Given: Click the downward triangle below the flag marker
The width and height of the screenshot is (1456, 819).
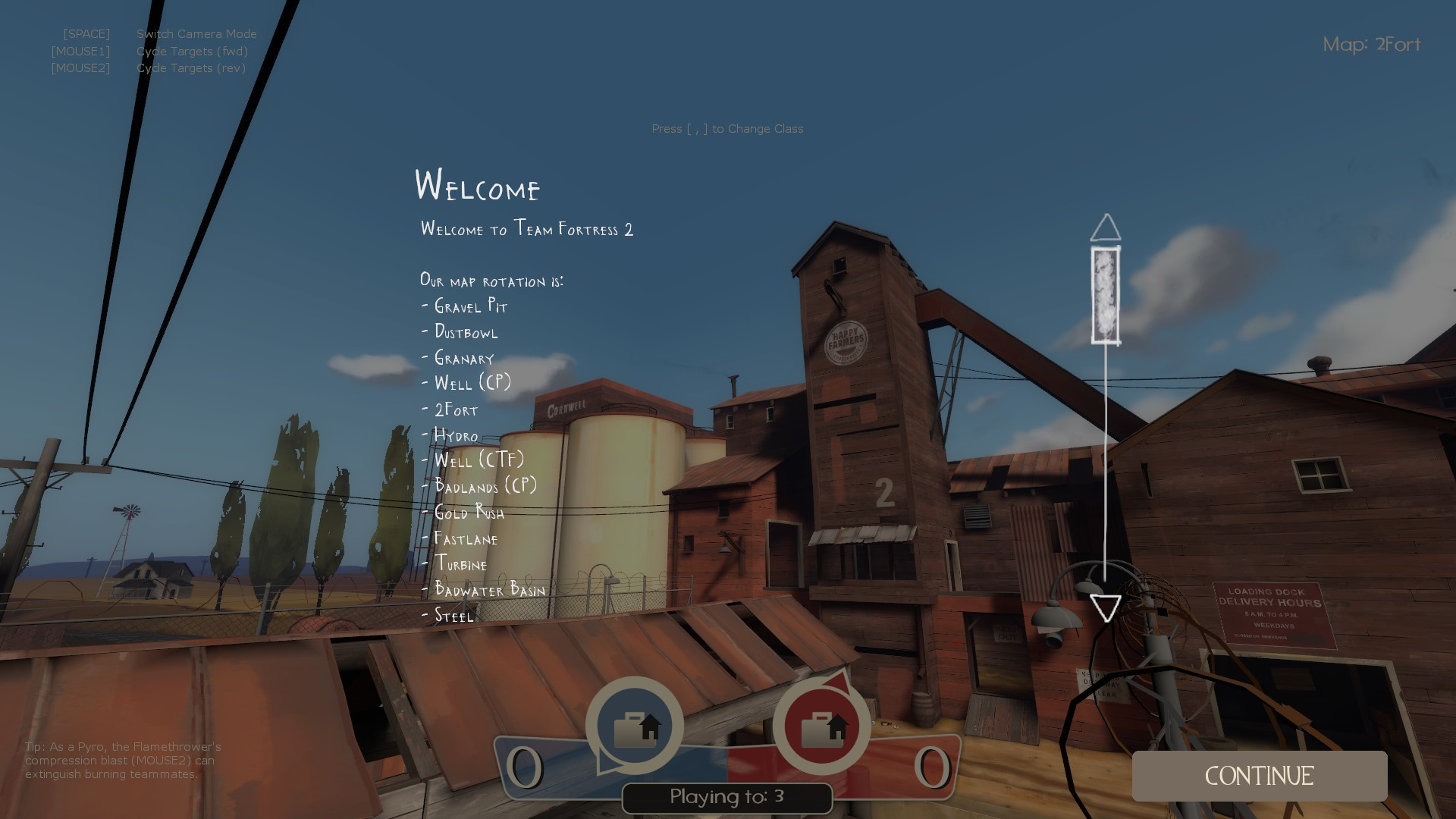Looking at the screenshot, I should point(1106,607).
